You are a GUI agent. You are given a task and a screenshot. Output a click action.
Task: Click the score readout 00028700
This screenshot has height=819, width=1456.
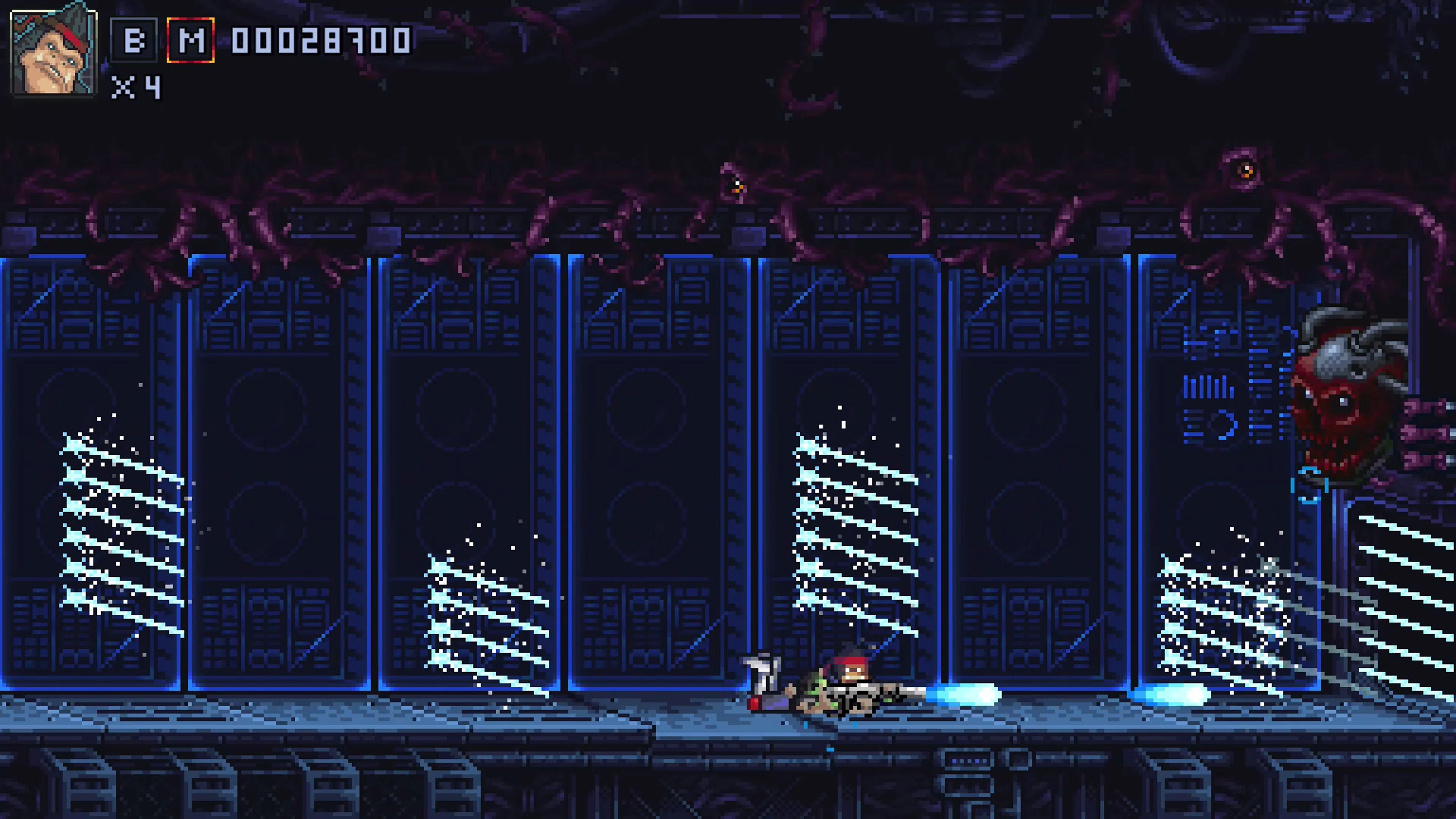tap(319, 41)
